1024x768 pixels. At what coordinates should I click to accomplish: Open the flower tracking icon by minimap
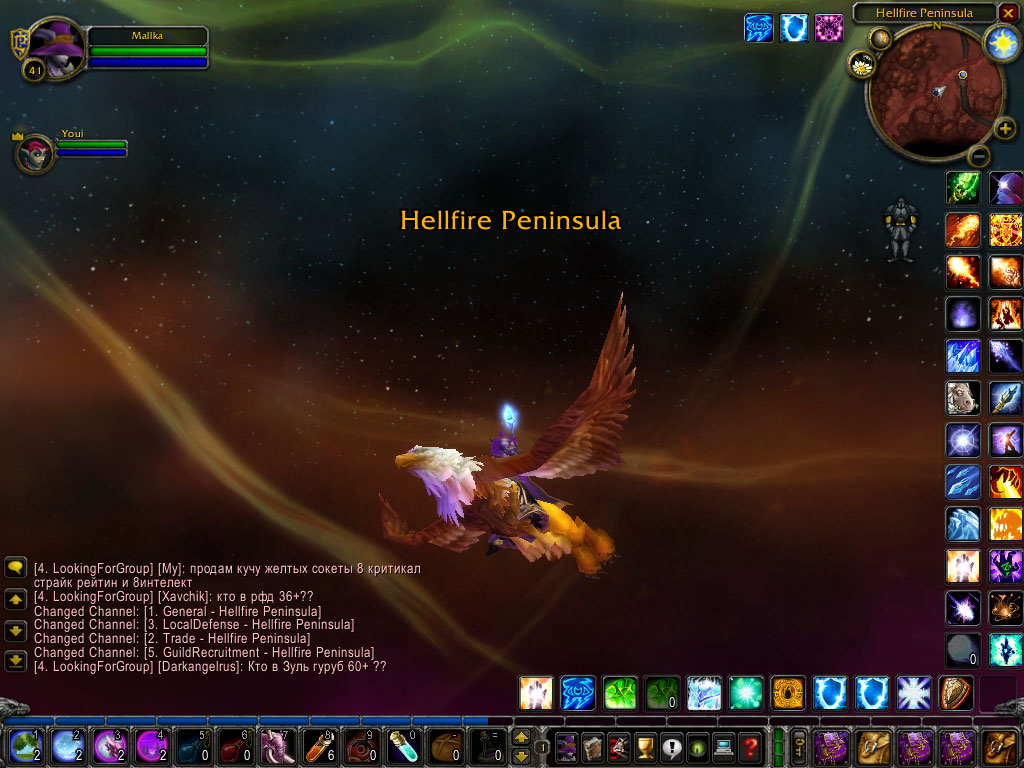[862, 65]
